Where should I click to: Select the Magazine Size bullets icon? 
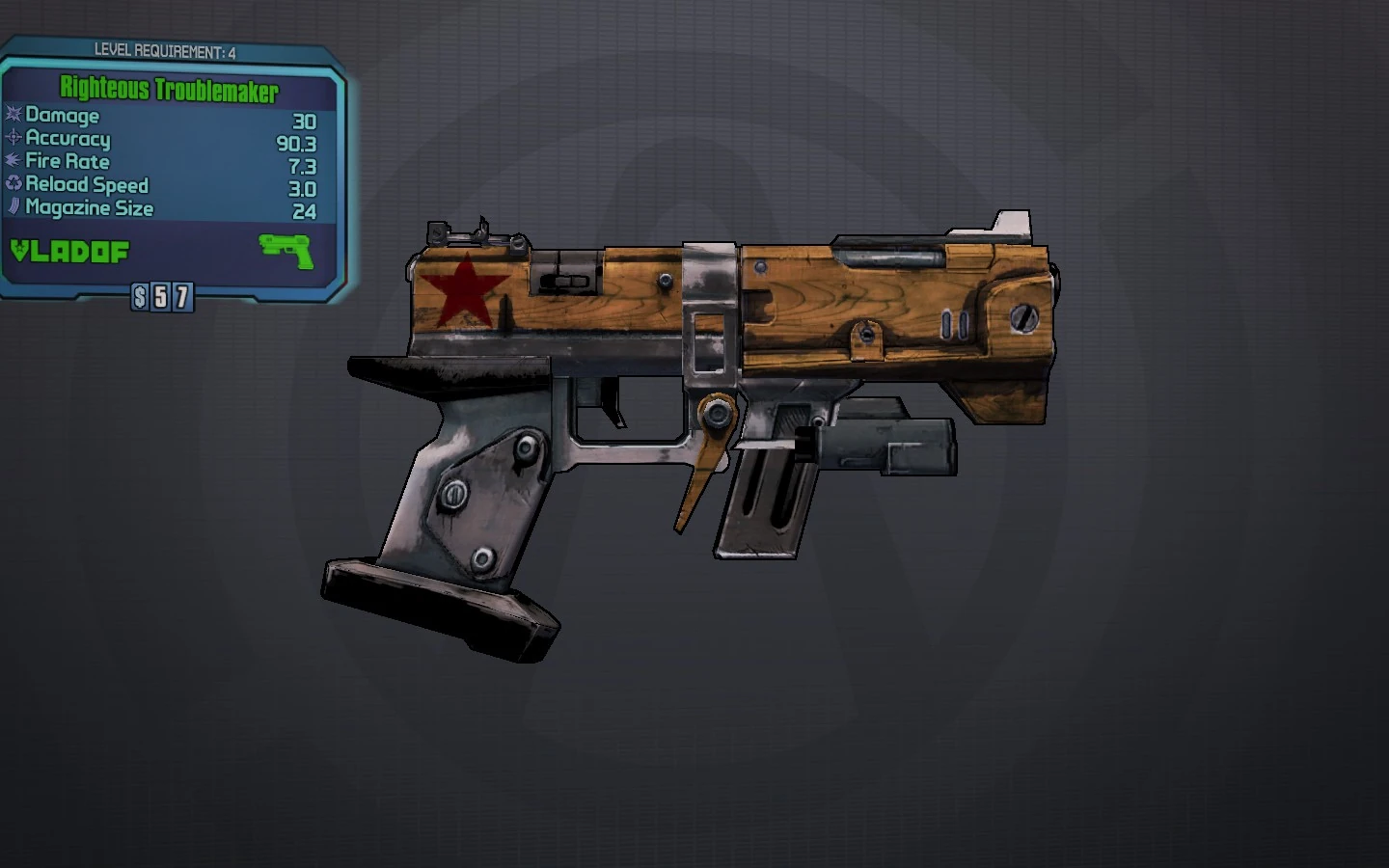coord(14,208)
